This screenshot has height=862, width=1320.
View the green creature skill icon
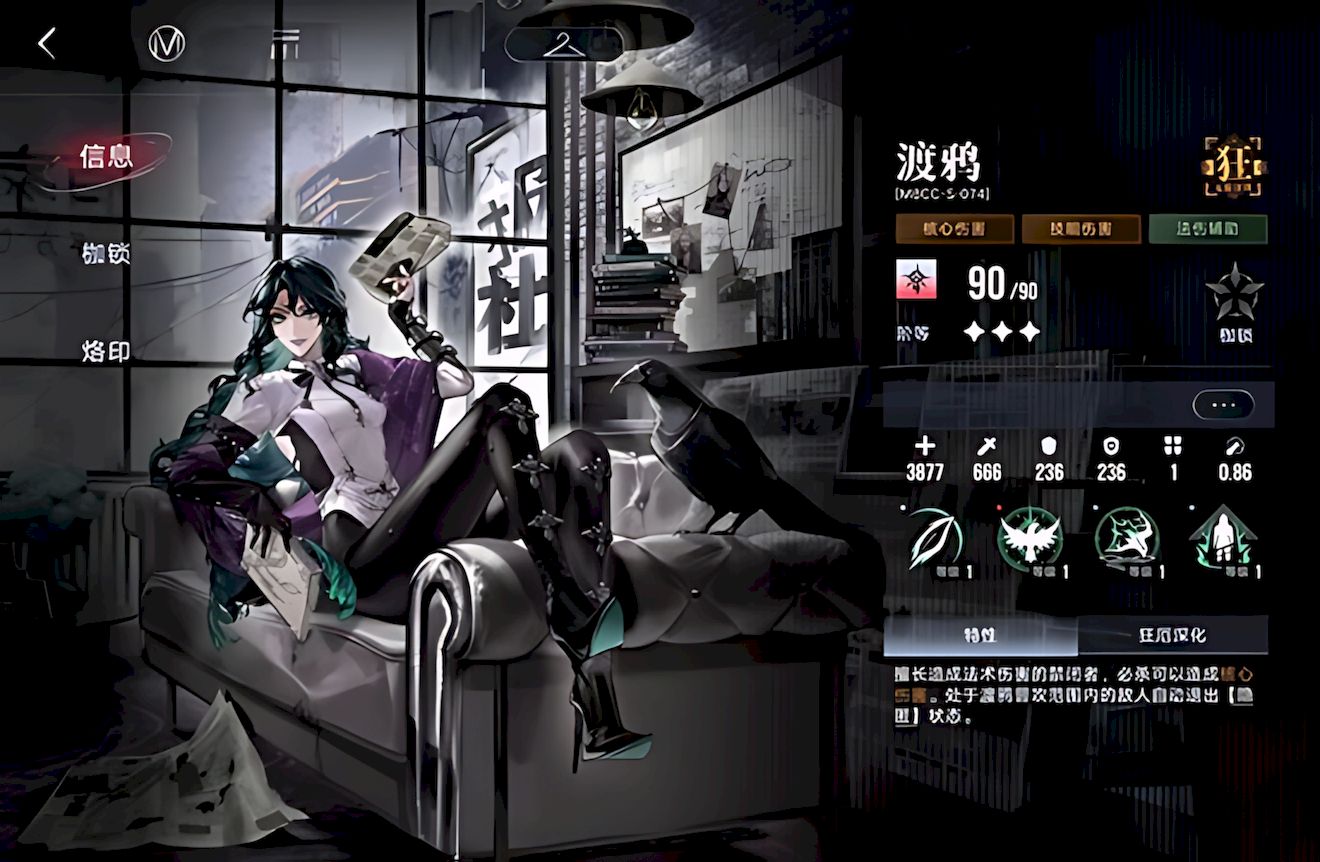click(x=1126, y=538)
